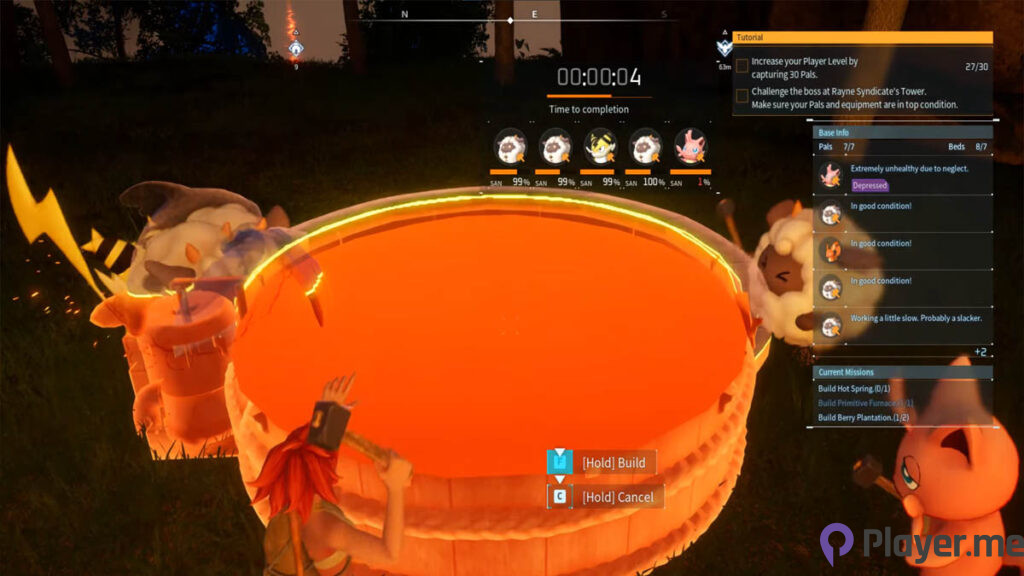Select the Depressed Pal row in Base Info

[903, 176]
